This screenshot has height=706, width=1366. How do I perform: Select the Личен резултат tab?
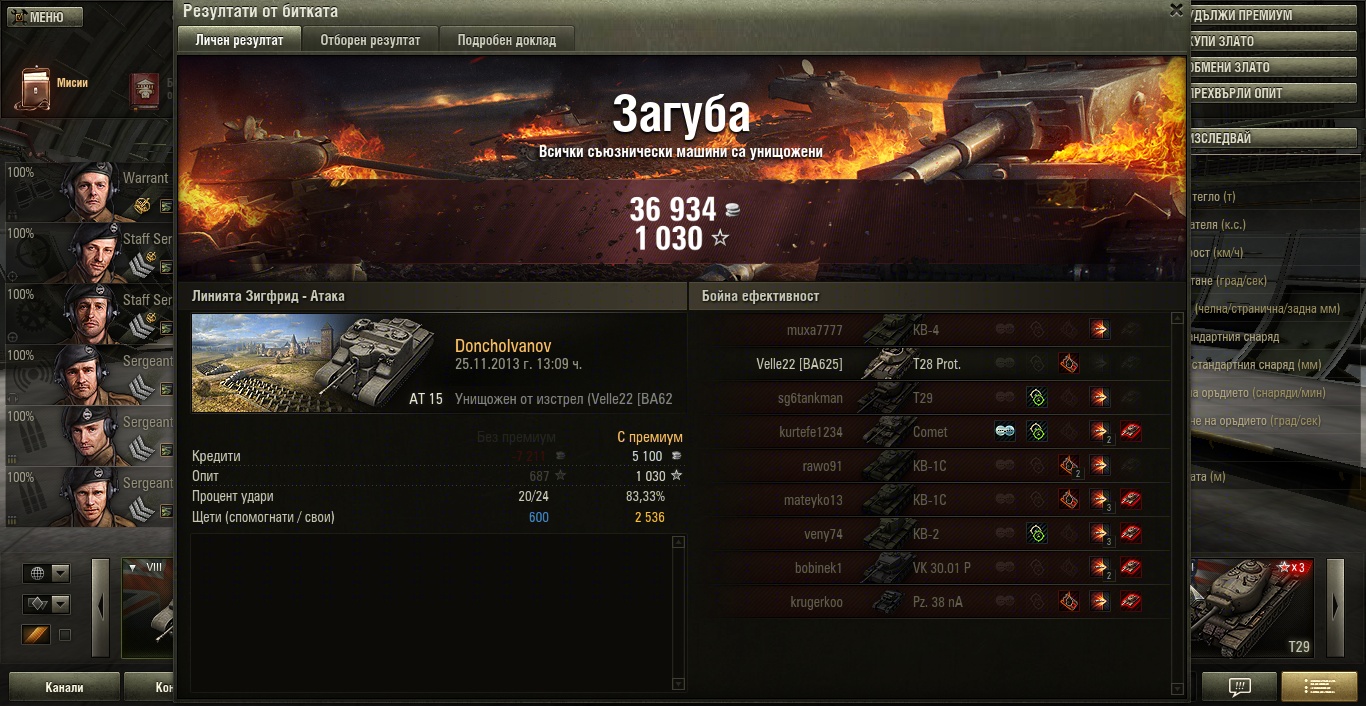(239, 40)
